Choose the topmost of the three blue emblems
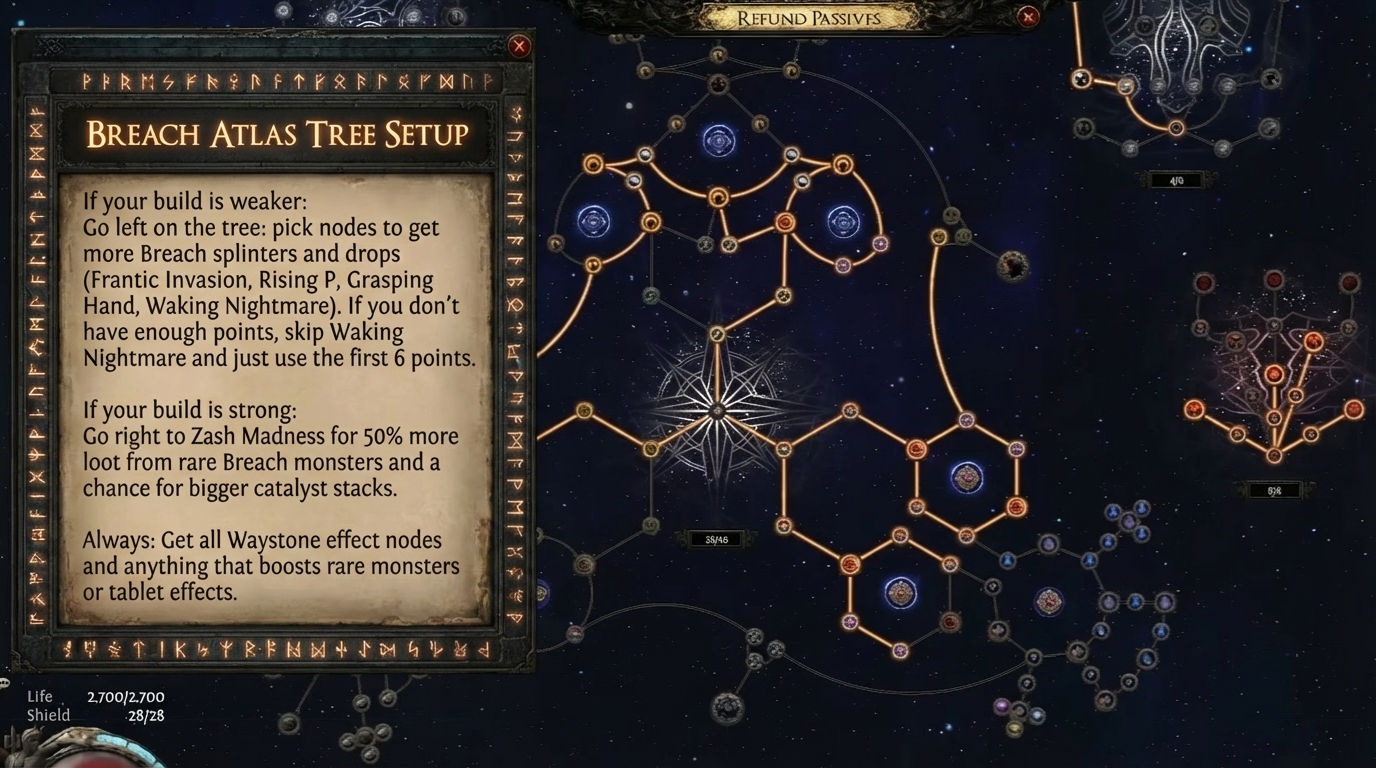 718,141
